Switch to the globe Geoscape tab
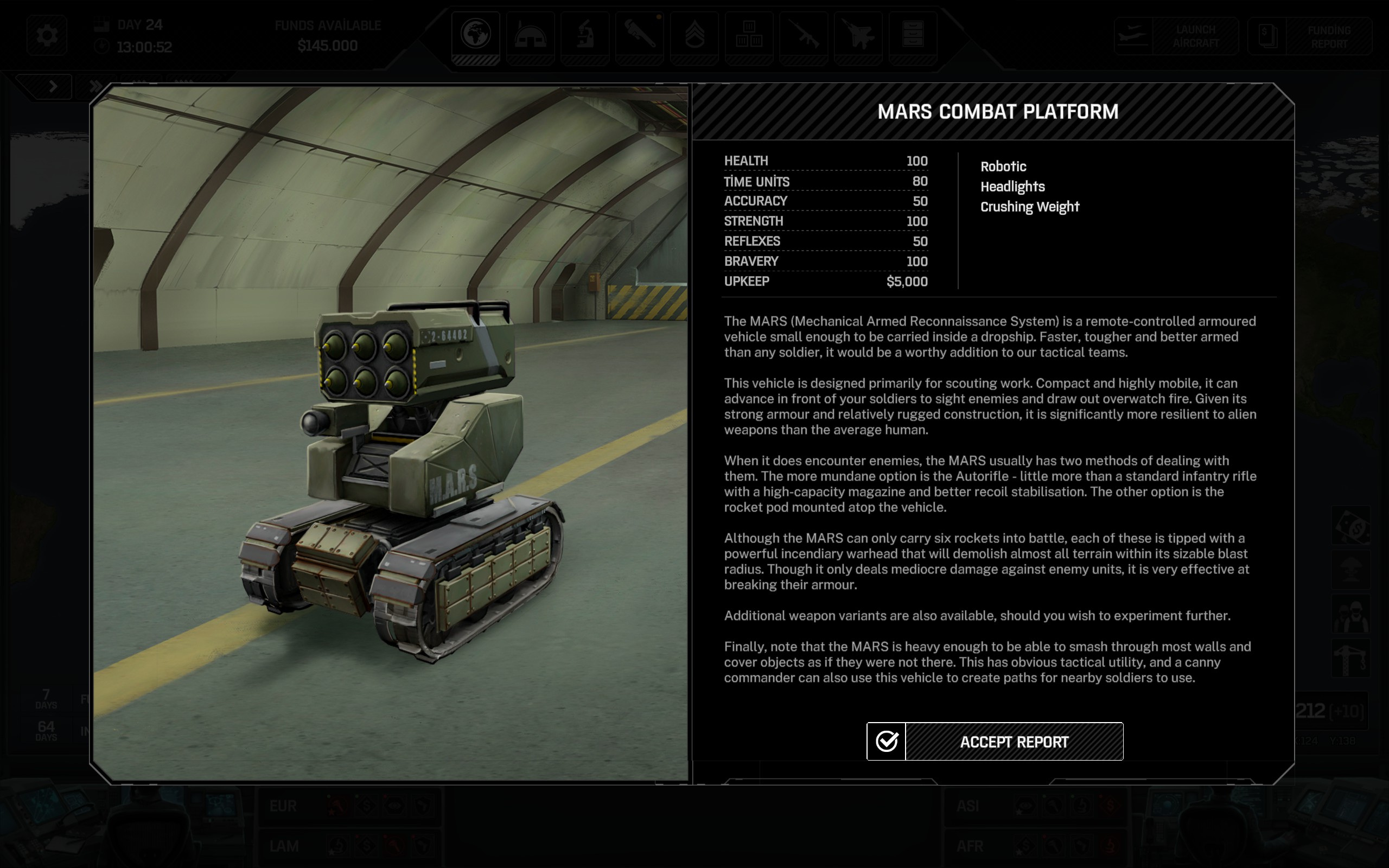The image size is (1389, 868). pyautogui.click(x=475, y=36)
